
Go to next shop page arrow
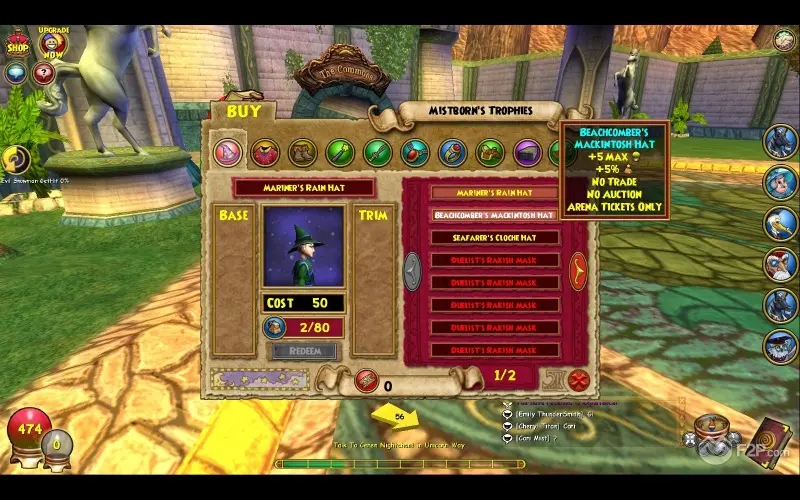pyautogui.click(x=578, y=270)
